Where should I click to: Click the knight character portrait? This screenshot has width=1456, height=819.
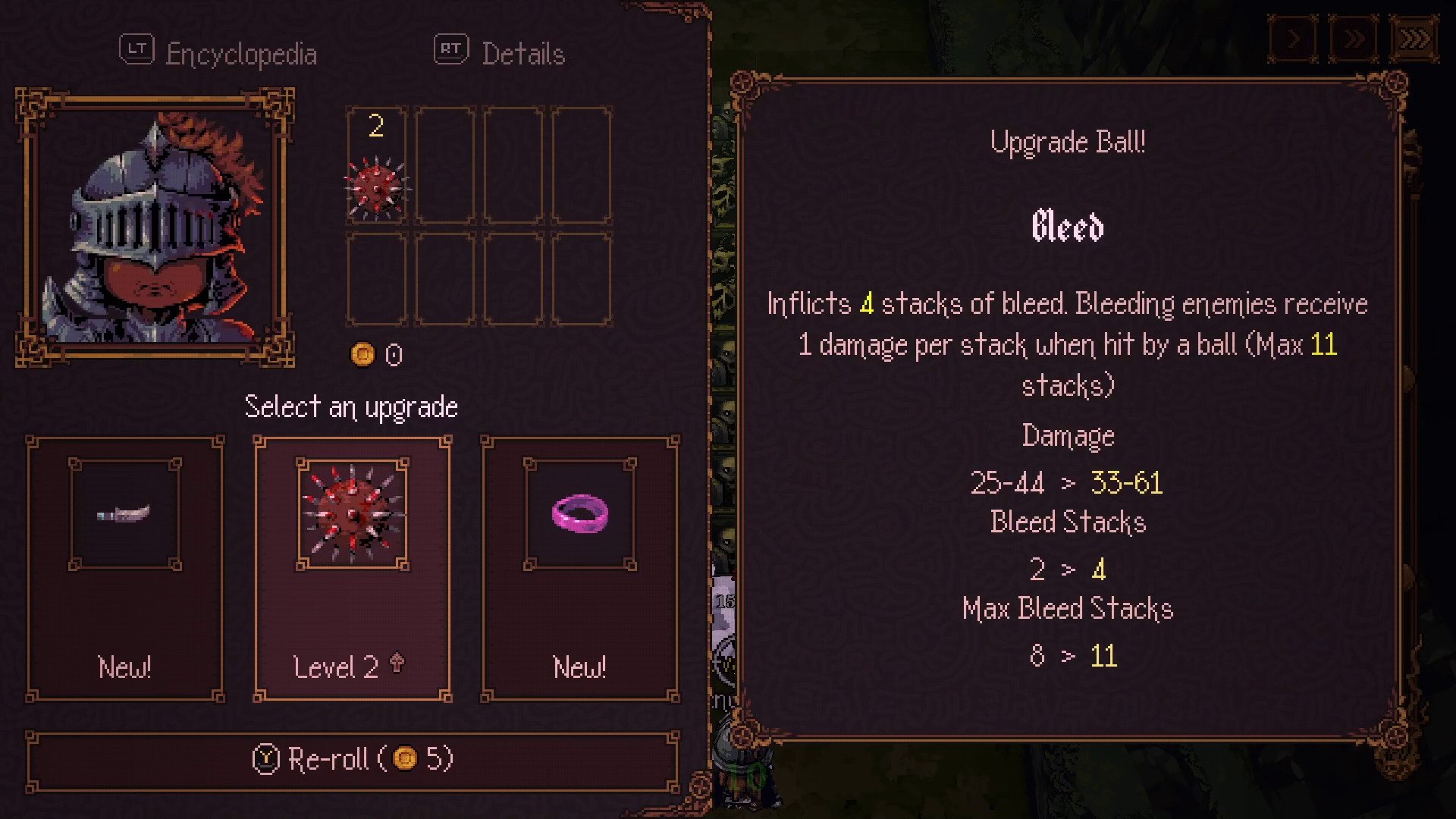[155, 227]
